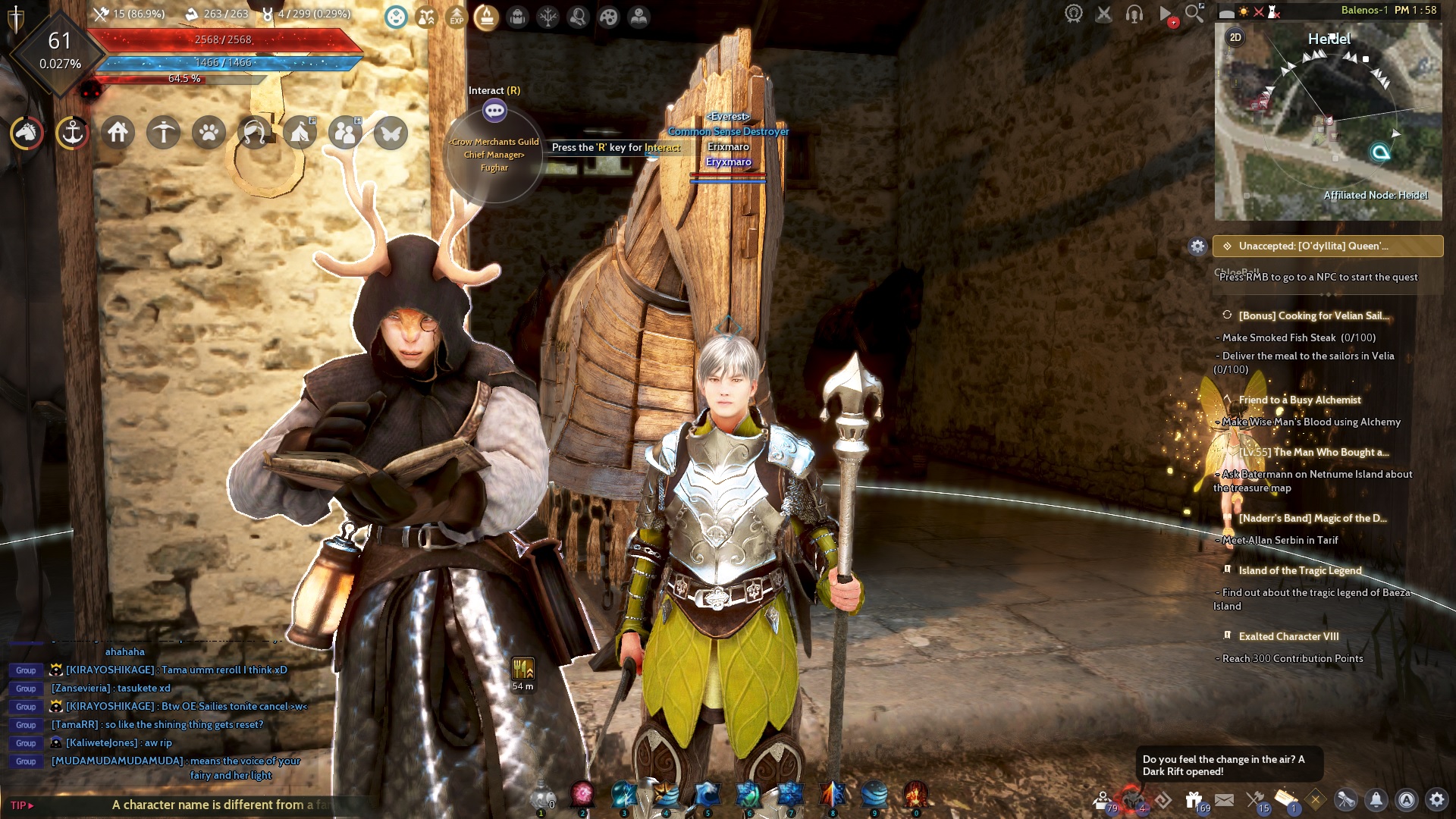Open the Mount/Horse information icon
Viewport: 1456px width, 819px height.
point(27,132)
